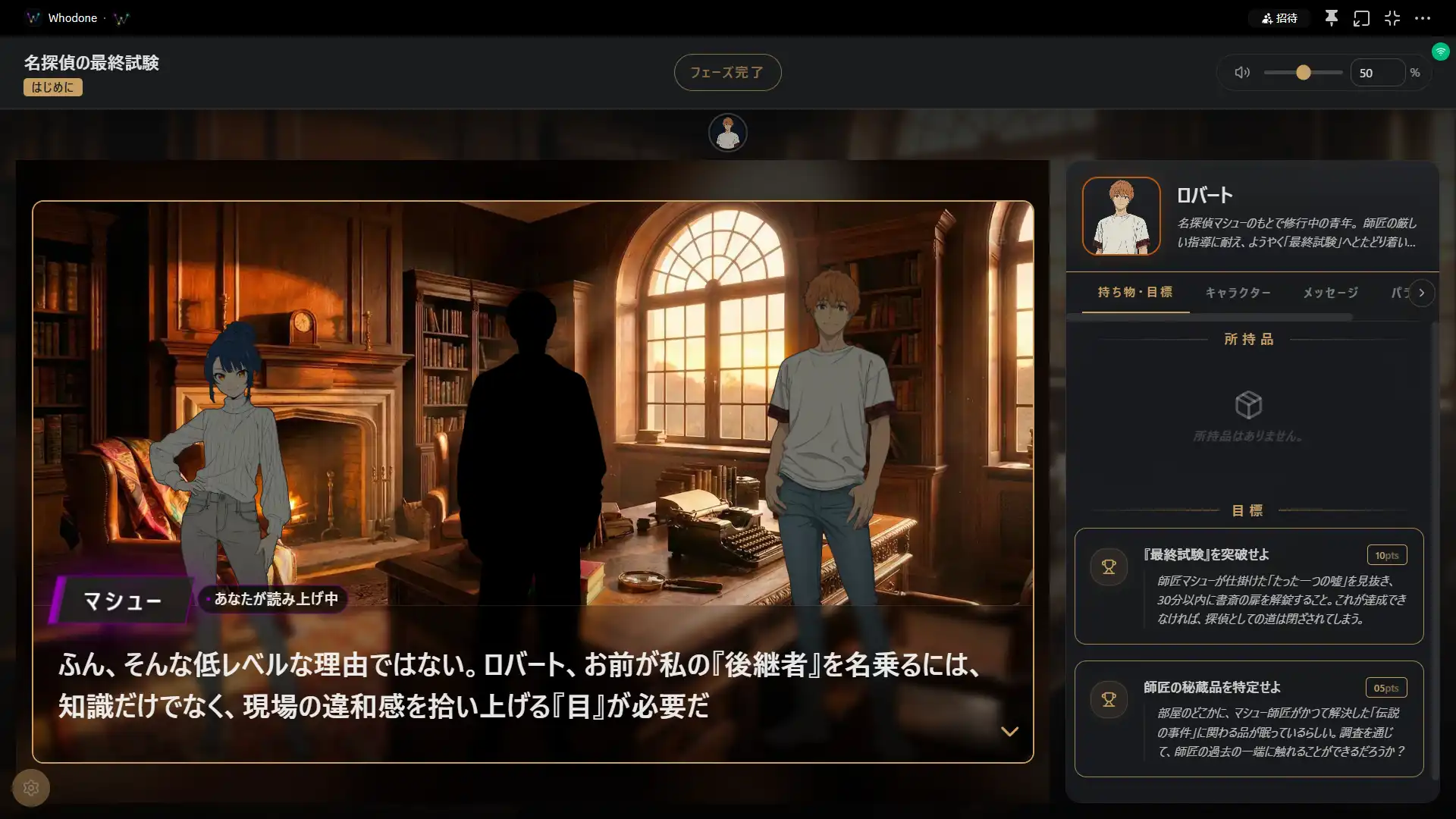Click Robert's portrait in the side panel
Screen dimensions: 1456x819
1121,216
